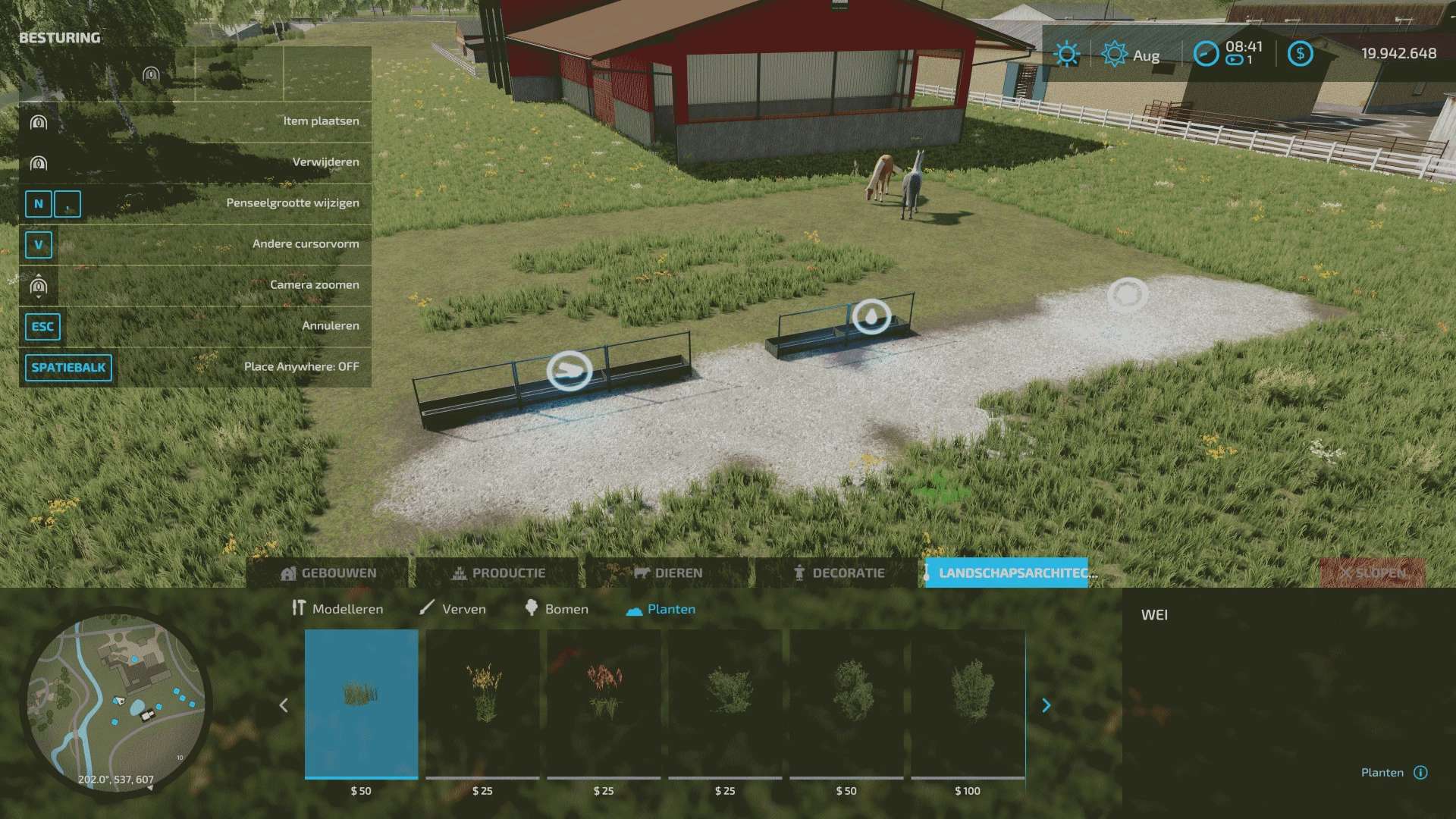Image resolution: width=1456 pixels, height=819 pixels.
Task: Switch to the Productie tab
Action: [498, 573]
